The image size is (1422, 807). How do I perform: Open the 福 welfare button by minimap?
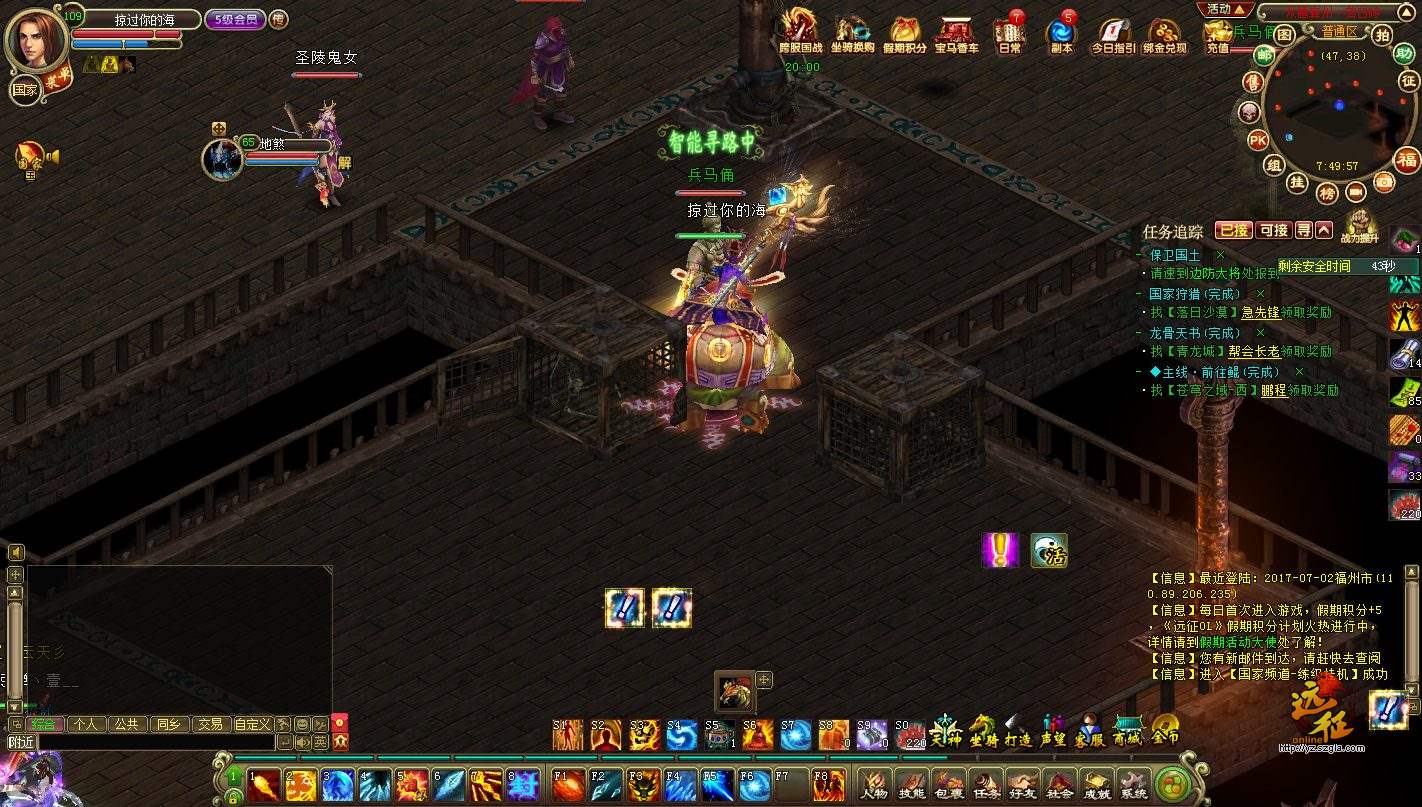tap(1407, 160)
